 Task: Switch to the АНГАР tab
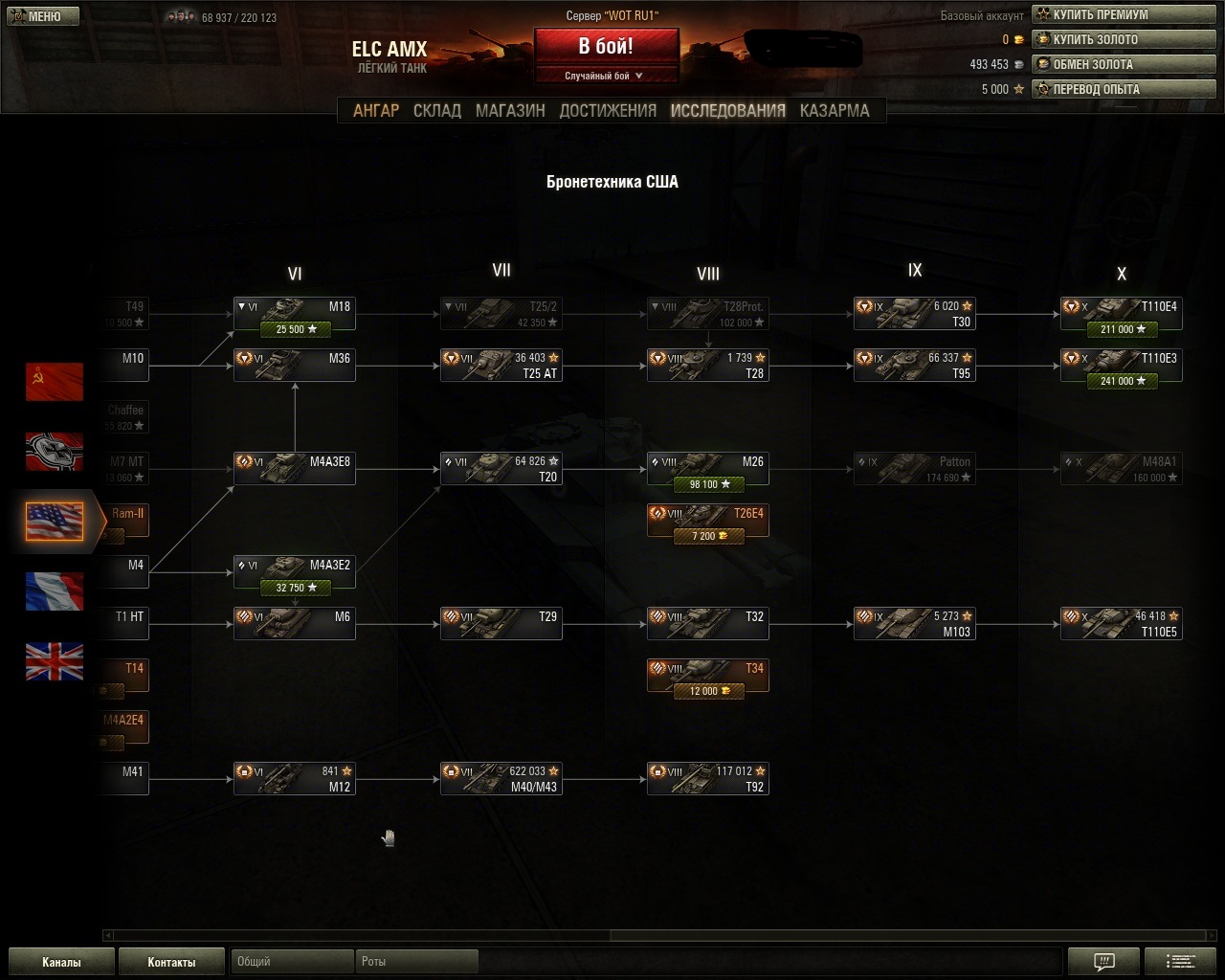[376, 110]
